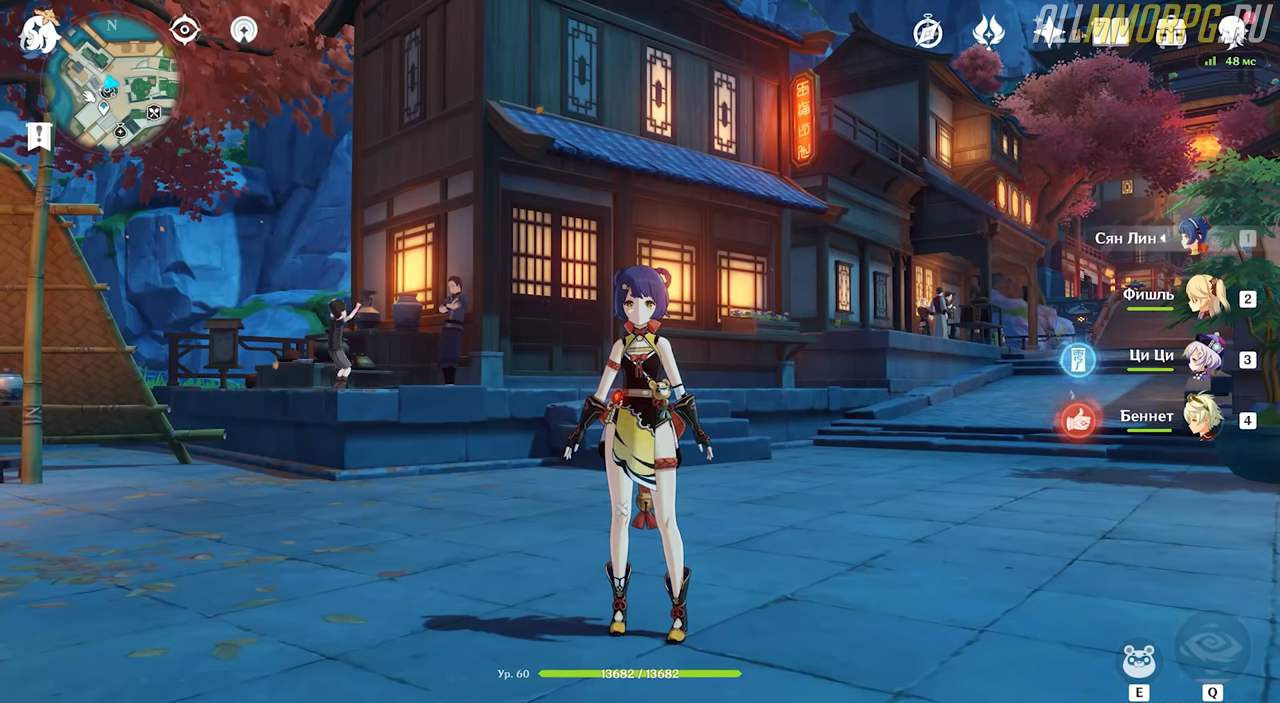Open the compass events icon
1280x703 pixels.
(928, 33)
